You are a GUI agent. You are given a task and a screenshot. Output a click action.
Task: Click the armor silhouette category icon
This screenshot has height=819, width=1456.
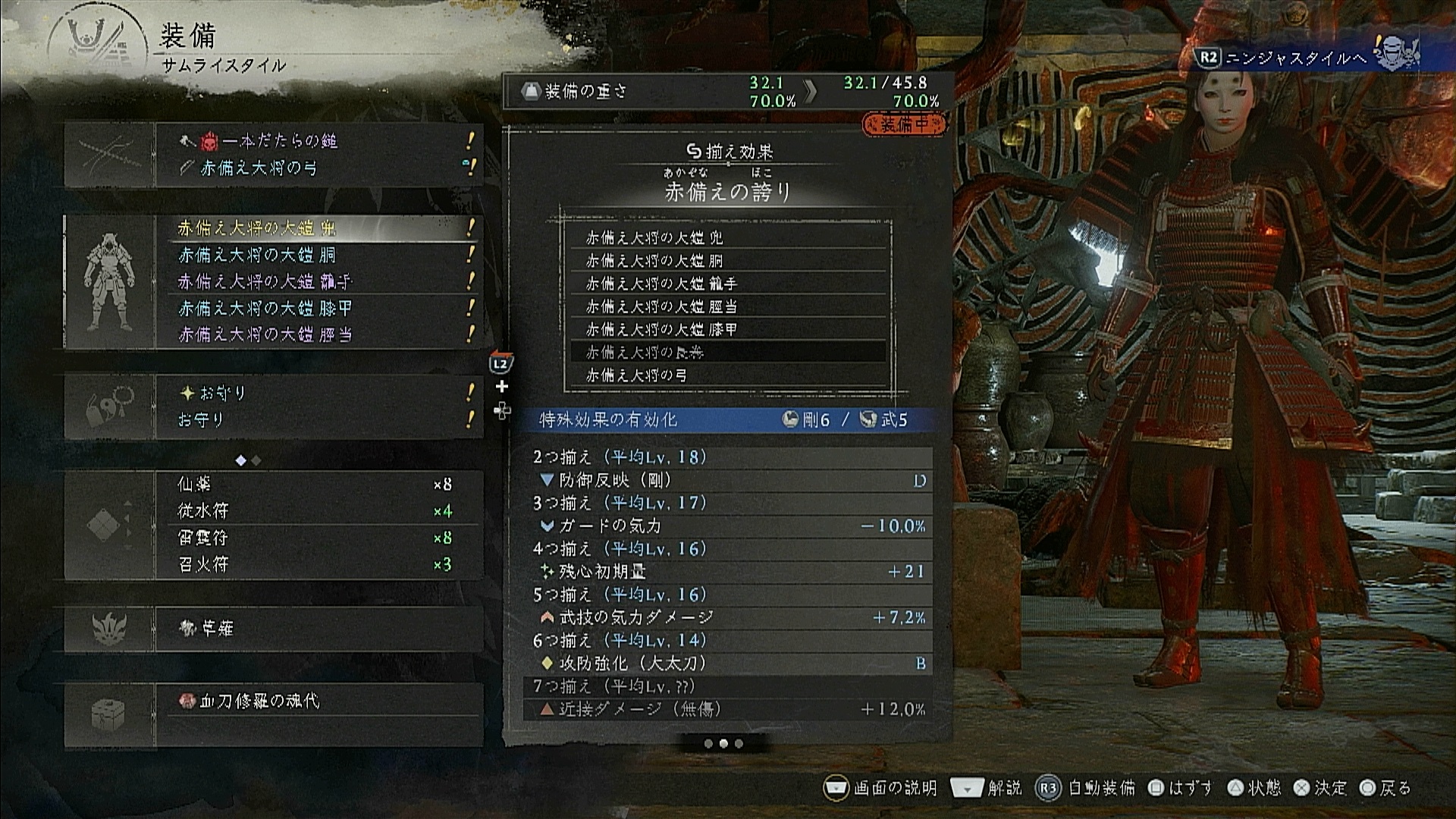coord(110,281)
